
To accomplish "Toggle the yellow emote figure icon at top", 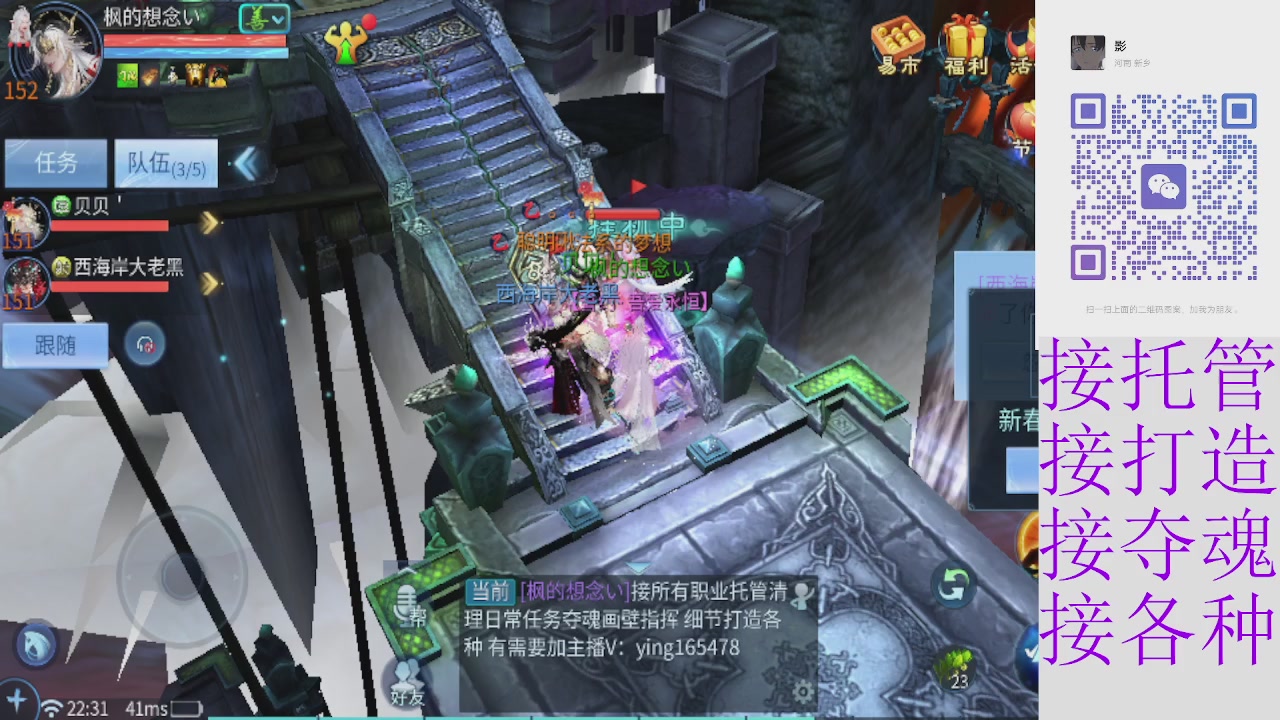I will click(x=344, y=40).
